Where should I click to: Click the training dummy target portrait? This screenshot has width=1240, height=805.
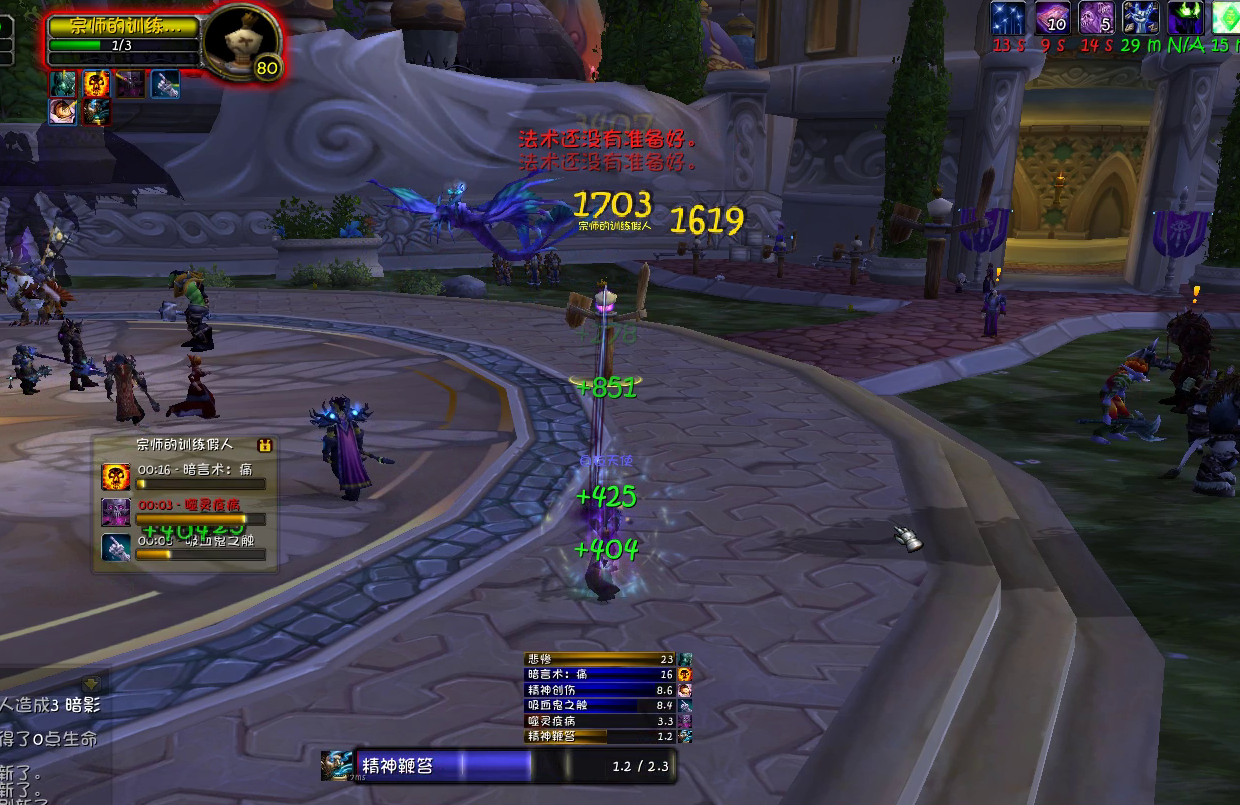pos(241,41)
